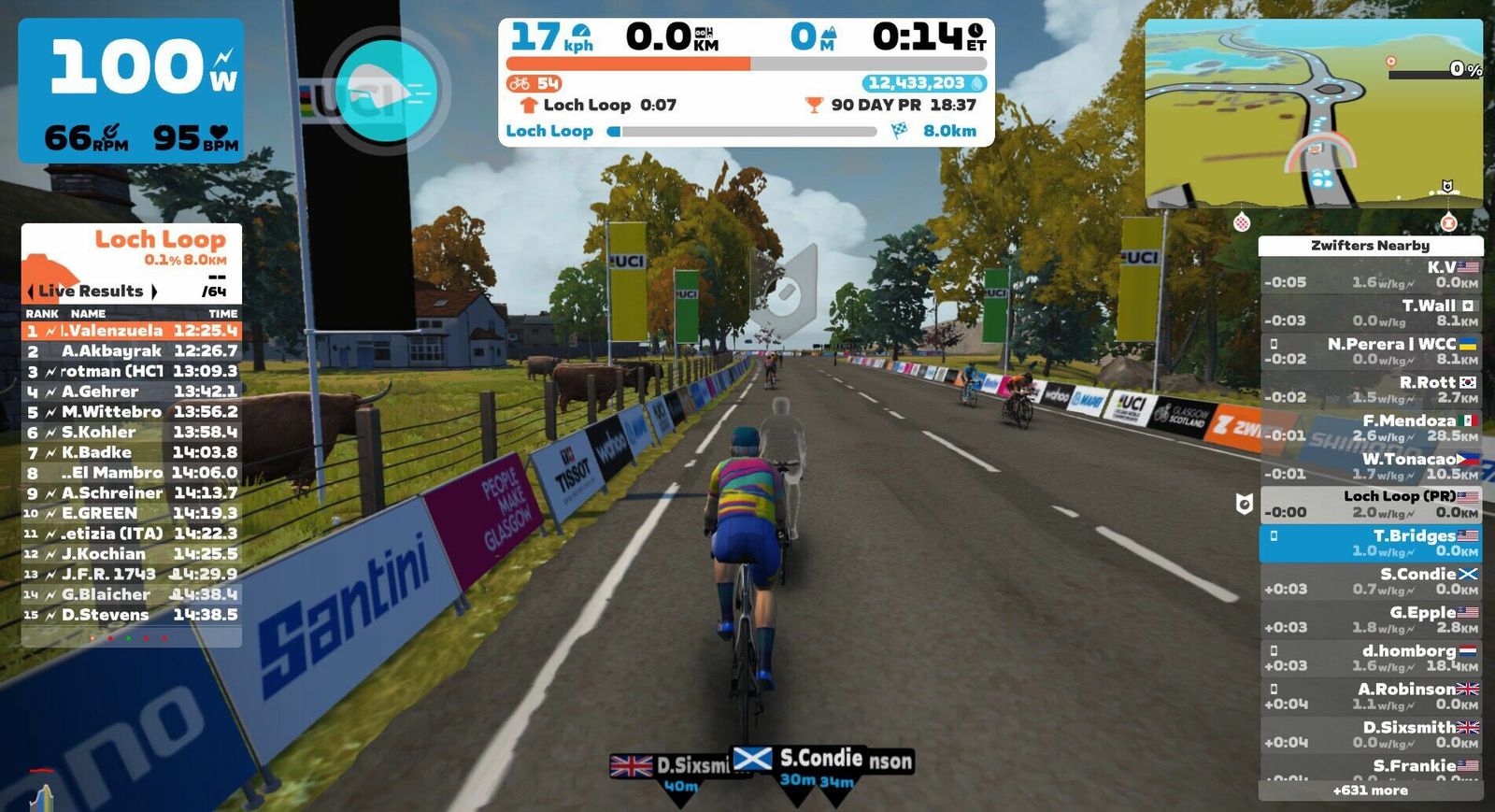
Task: Show the +631 more nearby Zwifters
Action: pyautogui.click(x=1371, y=791)
